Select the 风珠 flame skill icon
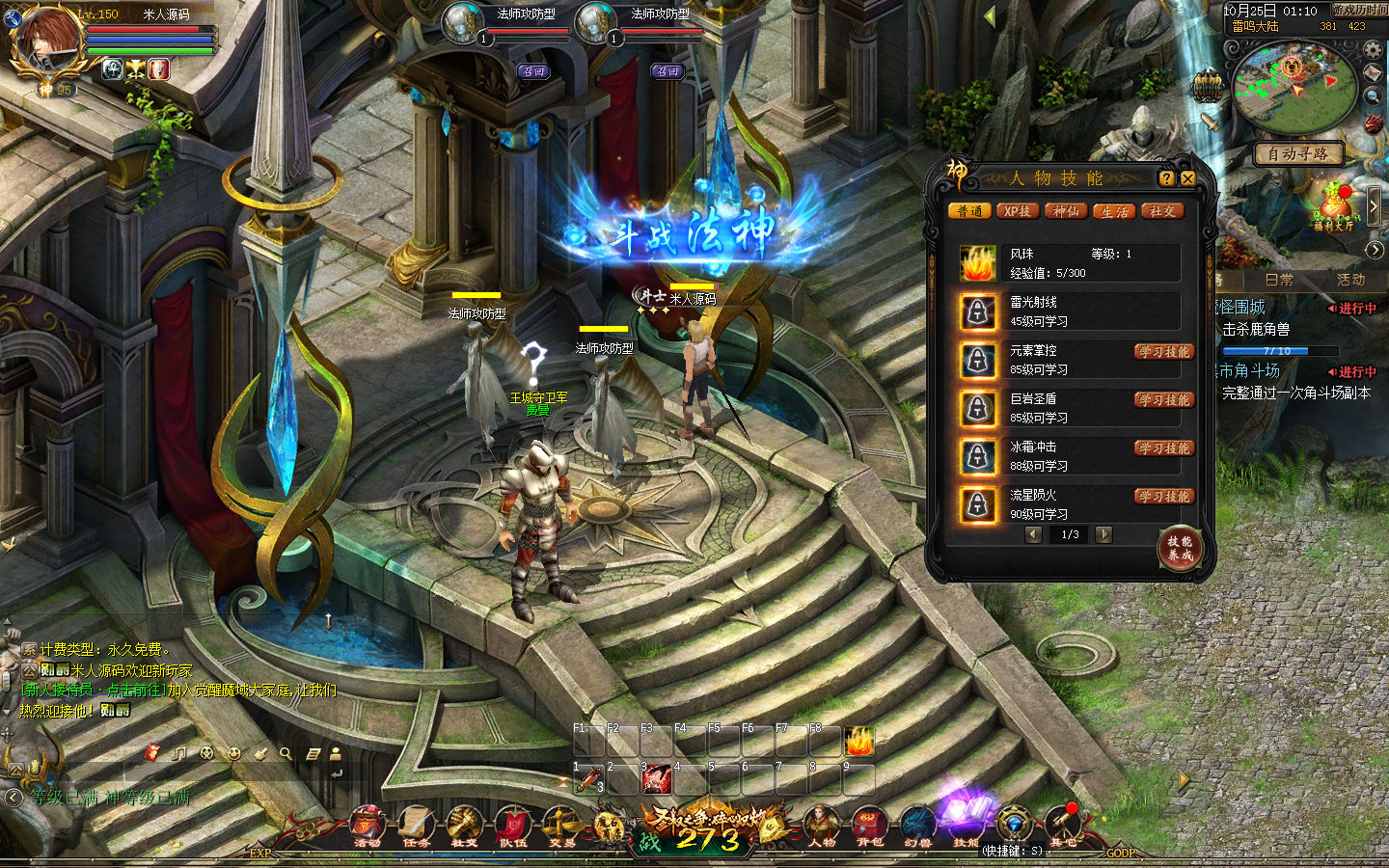1389x868 pixels. click(x=978, y=263)
